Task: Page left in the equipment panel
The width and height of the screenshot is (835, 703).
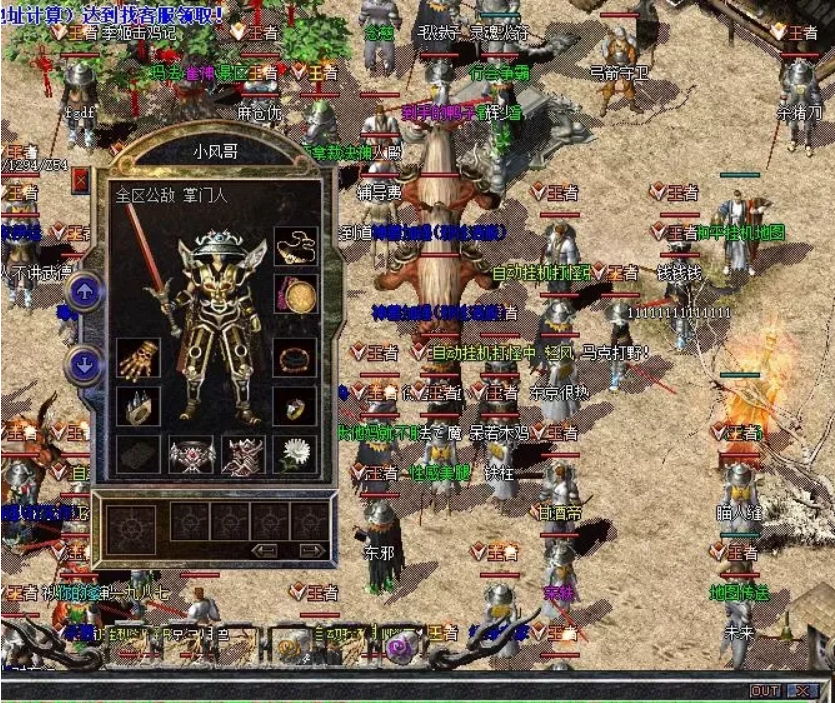Action: tap(265, 550)
